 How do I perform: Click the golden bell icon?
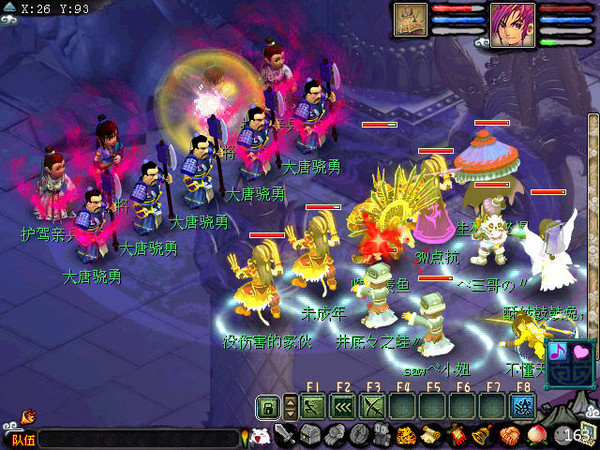482,436
